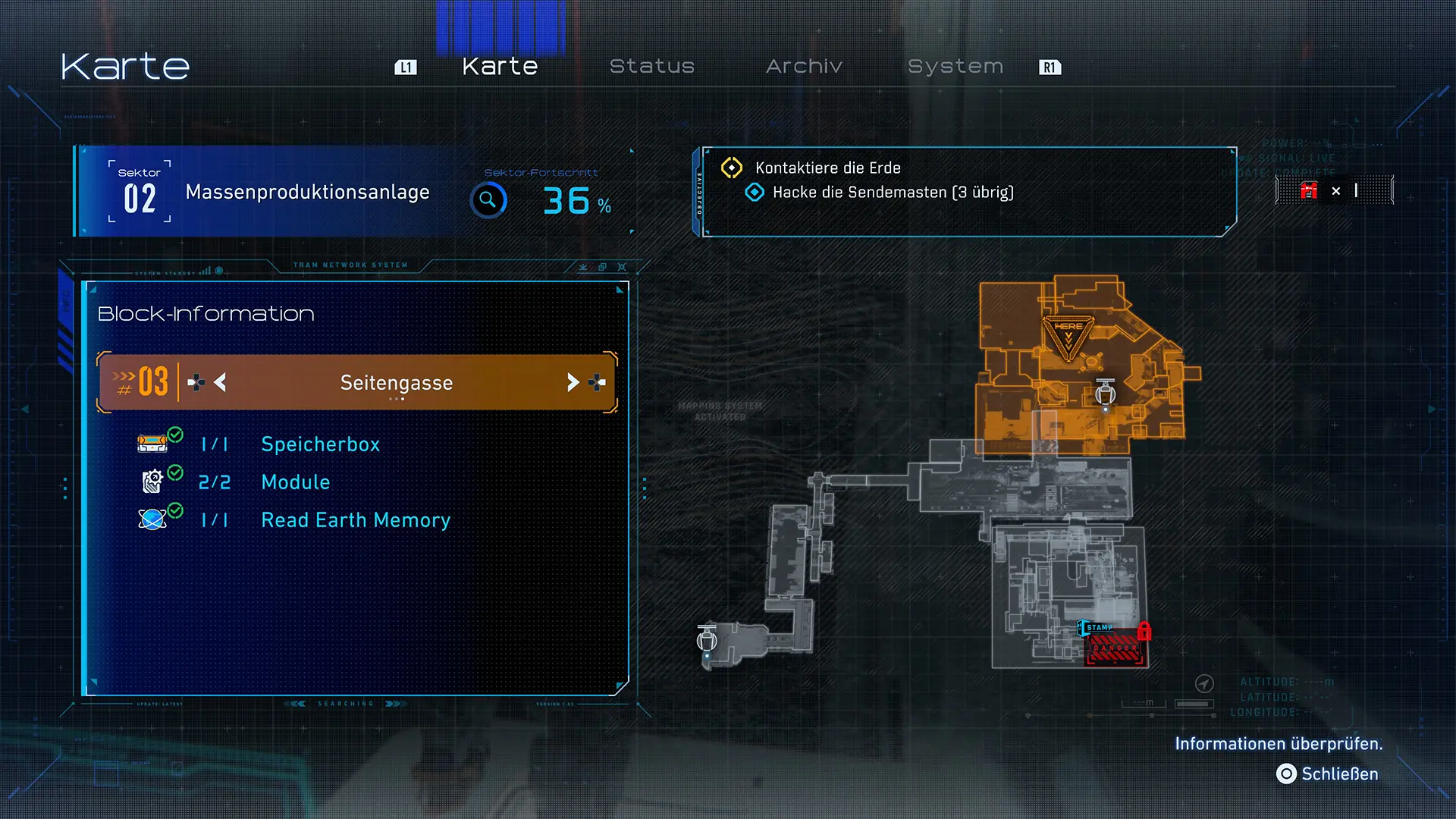The height and width of the screenshot is (819, 1456).
Task: Click the left arrow beside Seitengasse
Action: [220, 382]
